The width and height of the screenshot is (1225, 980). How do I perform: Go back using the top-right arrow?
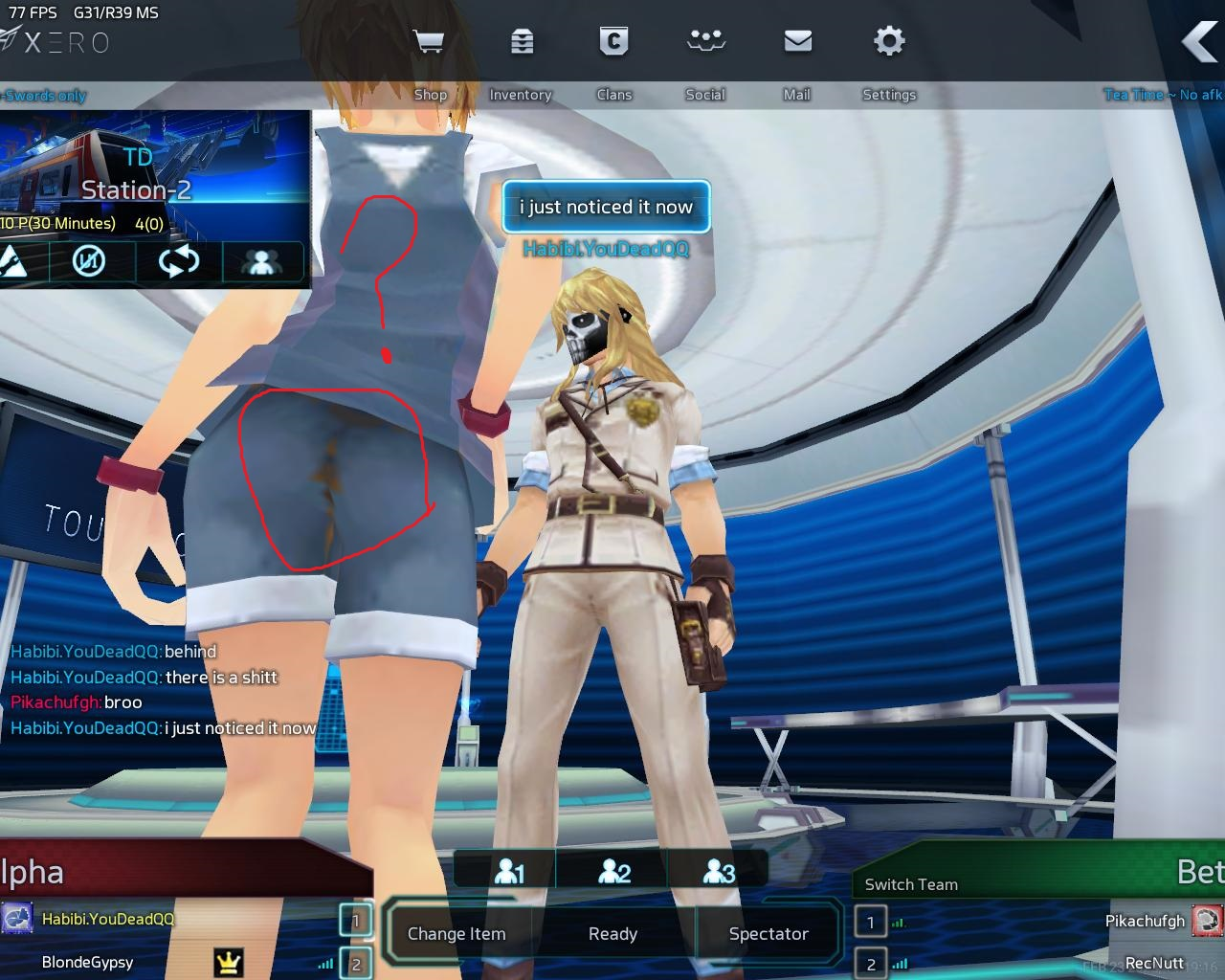1200,42
